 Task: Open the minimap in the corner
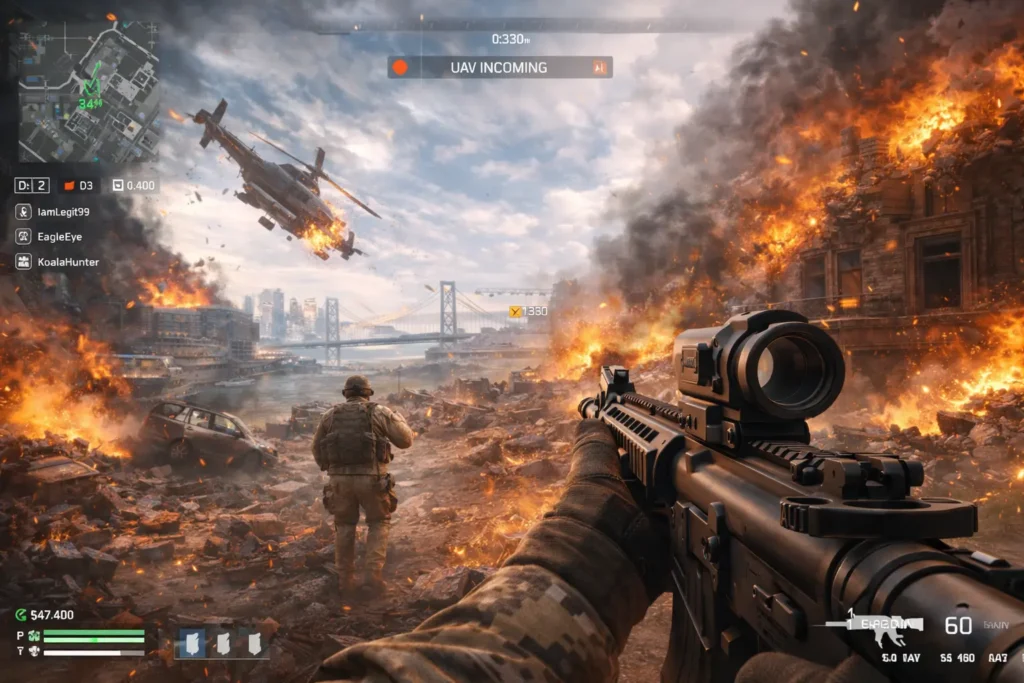(x=85, y=90)
